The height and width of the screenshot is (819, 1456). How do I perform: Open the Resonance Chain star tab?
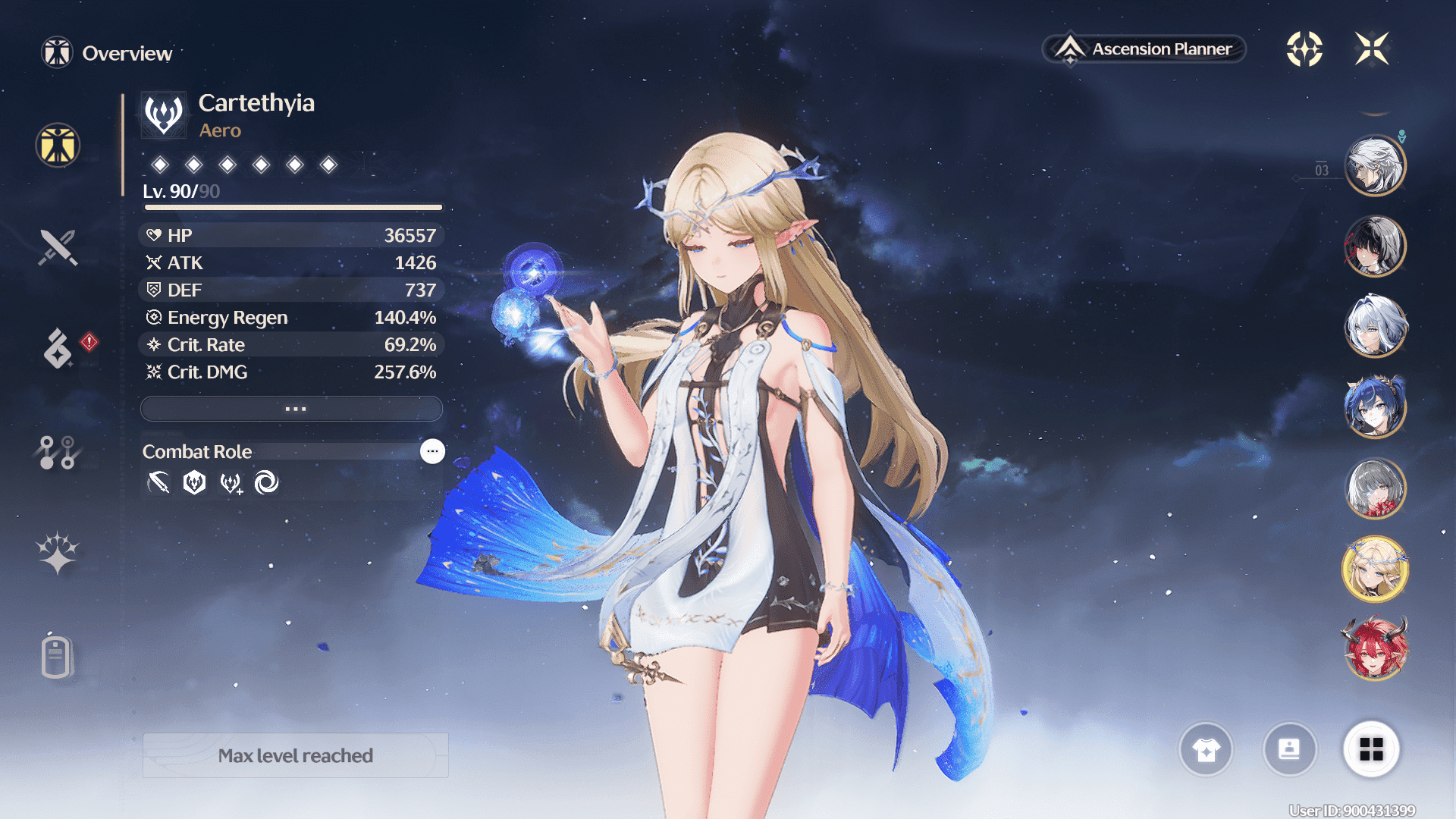58,553
